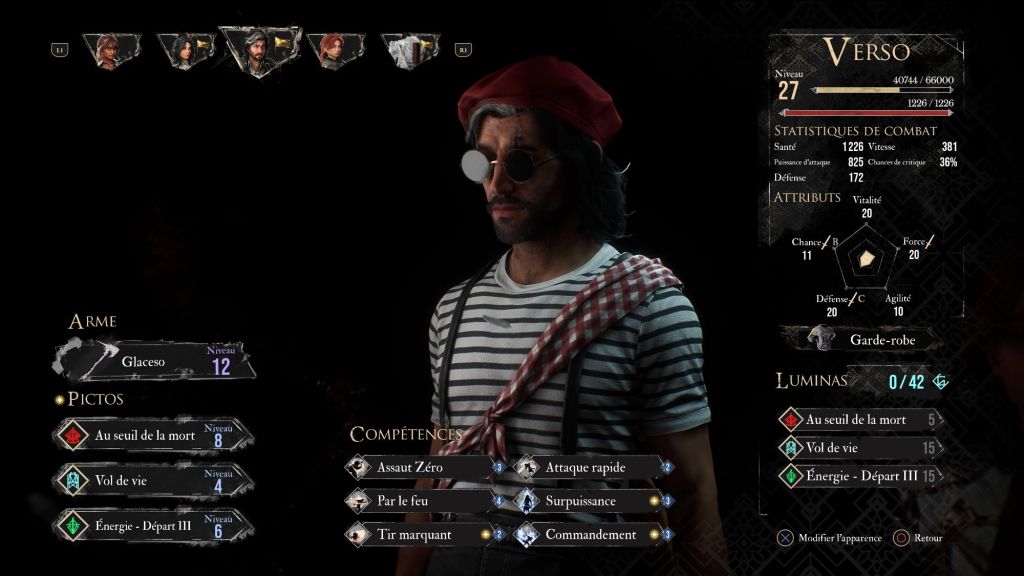Viewport: 1024px width, 576px height.
Task: Select Au seuil de la mort in Luminas list
Action: (x=862, y=420)
